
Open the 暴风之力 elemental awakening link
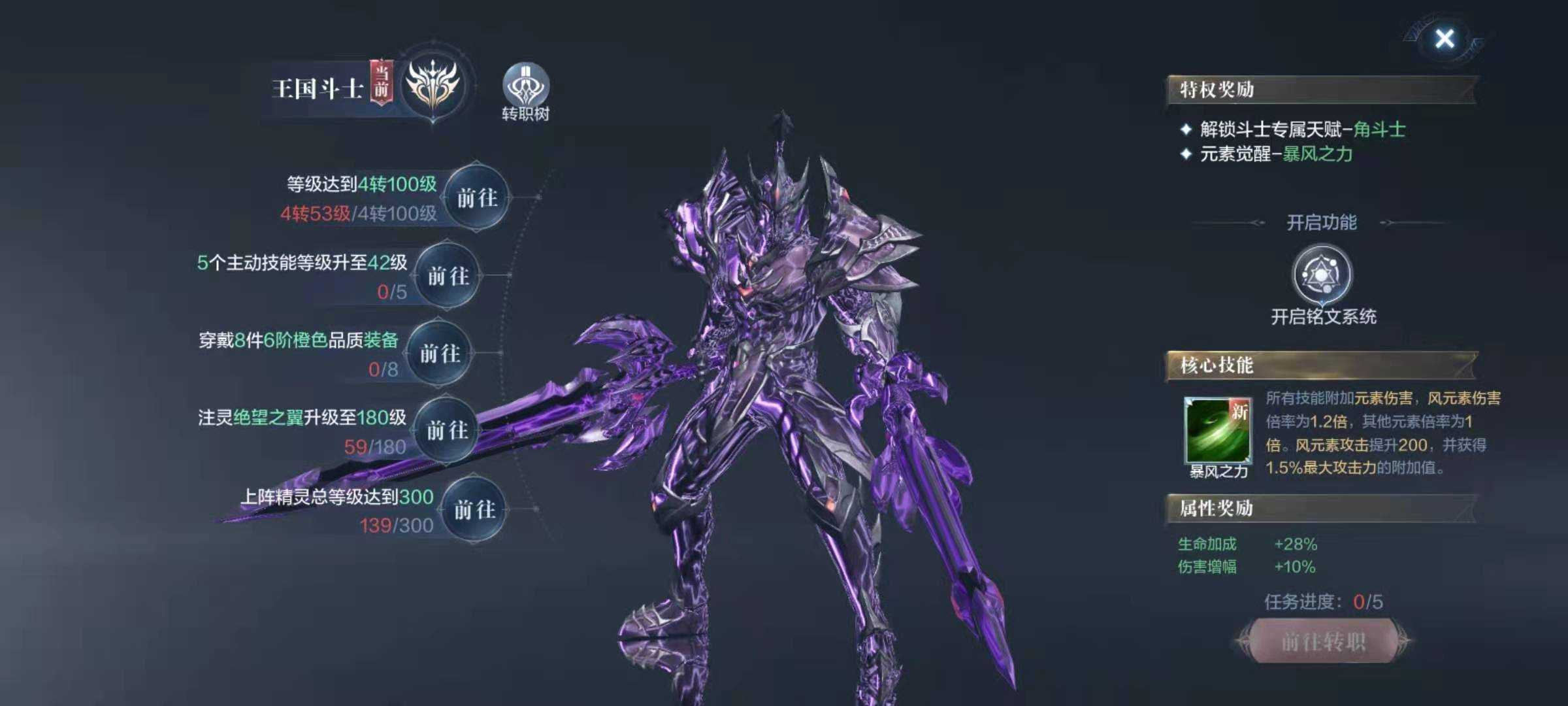1316,154
